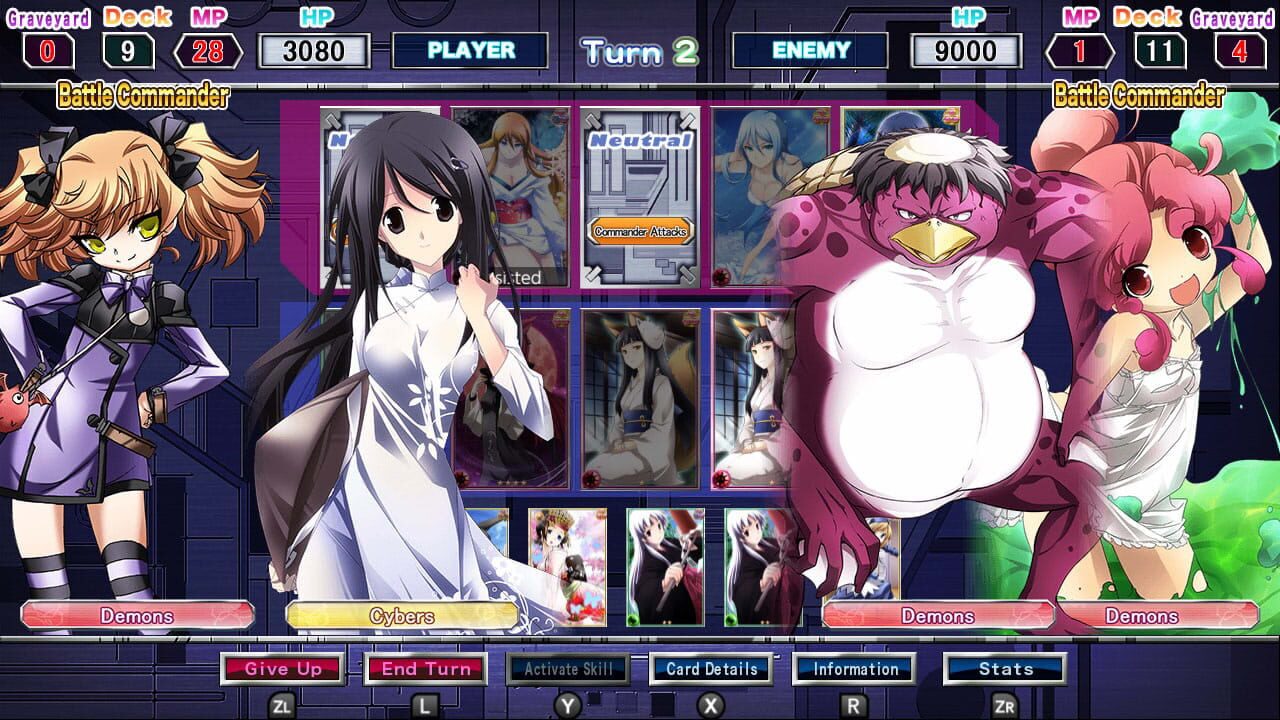Click the bottom-right corner clamp on the Neutral card
Image resolution: width=1280 pixels, height=720 pixels.
[x=687, y=274]
